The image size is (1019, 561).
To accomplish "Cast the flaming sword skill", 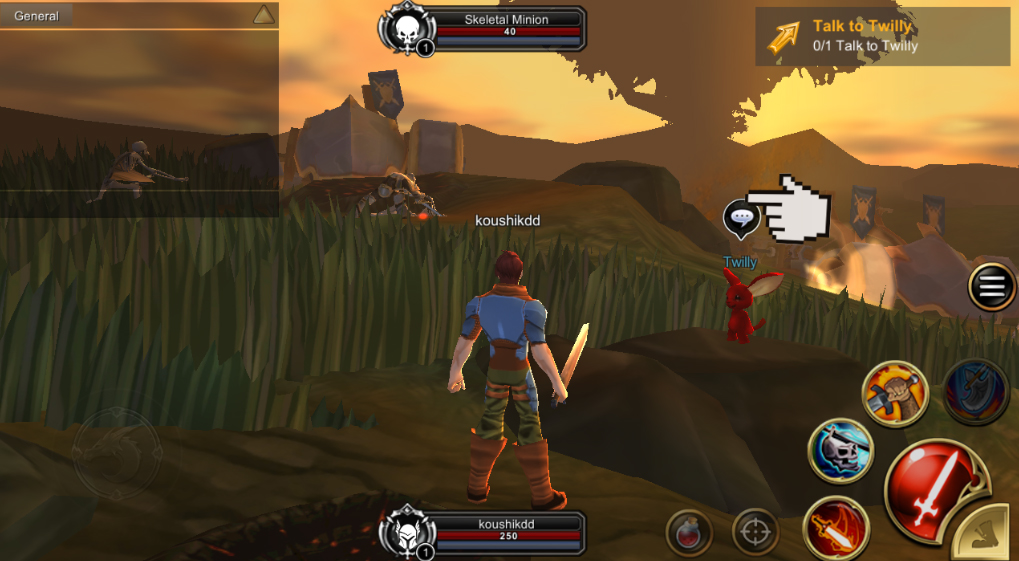I will [835, 528].
